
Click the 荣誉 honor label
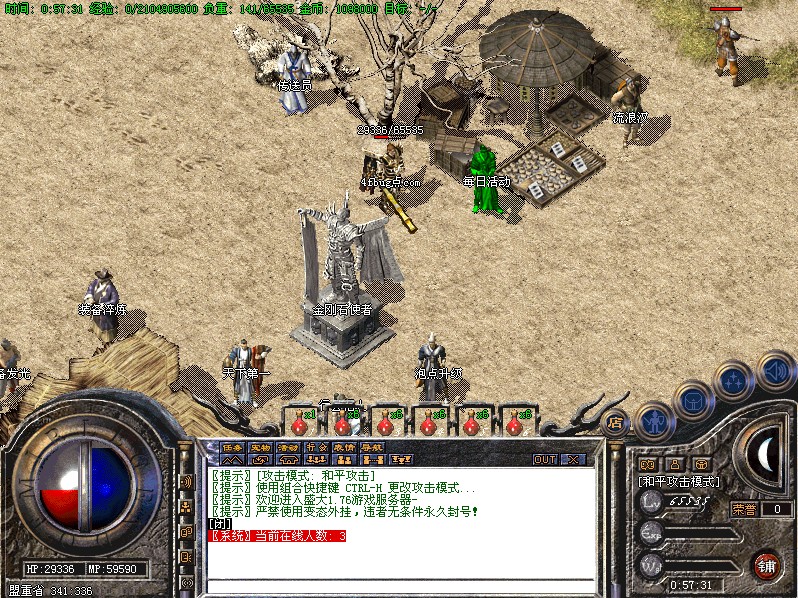click(x=744, y=509)
